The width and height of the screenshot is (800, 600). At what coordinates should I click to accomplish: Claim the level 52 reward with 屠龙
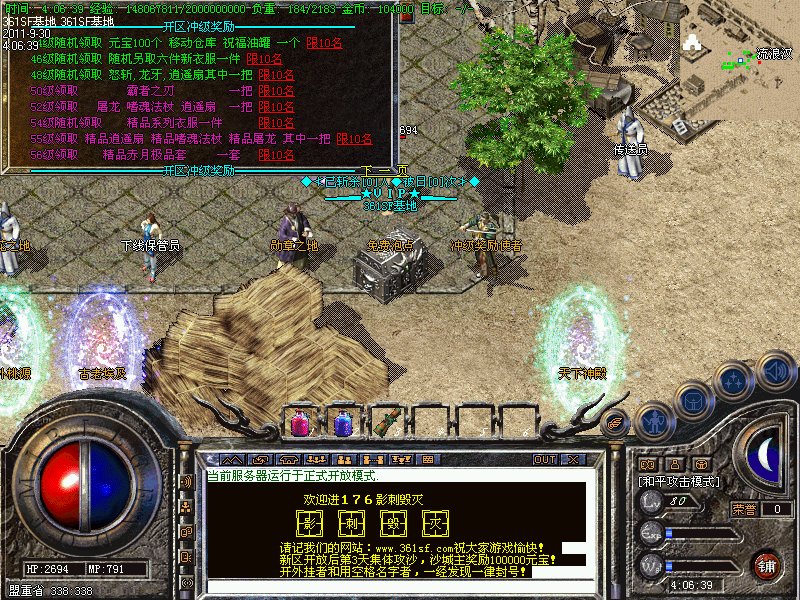(277, 107)
